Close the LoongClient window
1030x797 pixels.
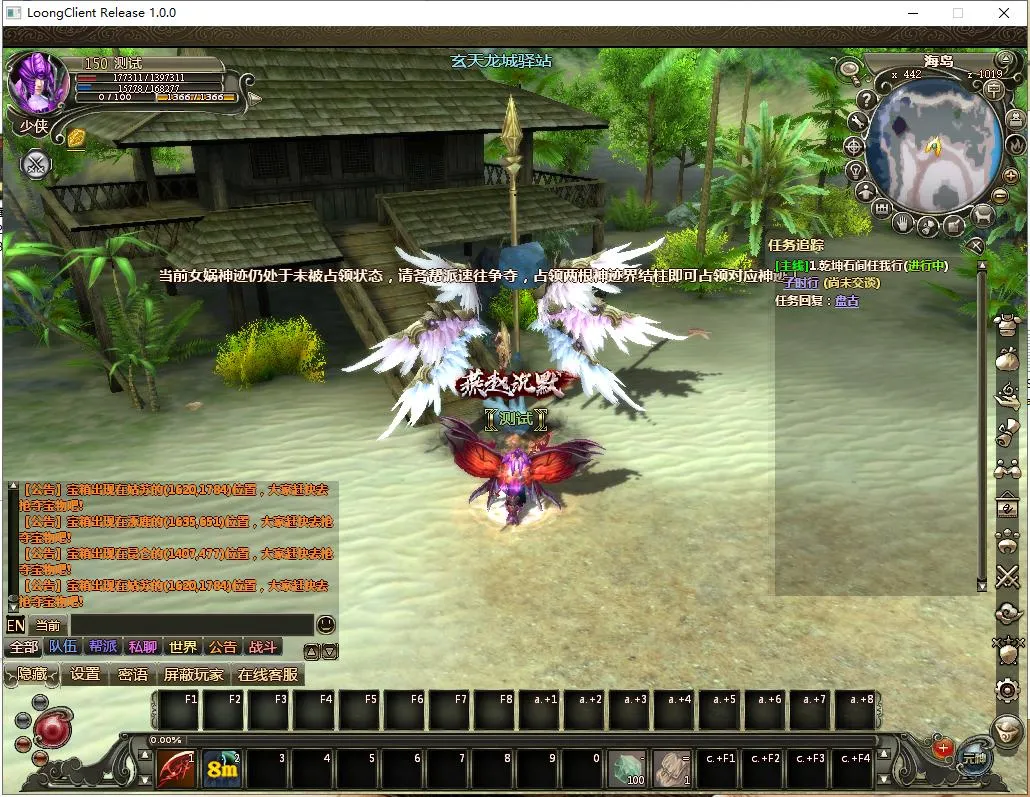[x=1004, y=13]
